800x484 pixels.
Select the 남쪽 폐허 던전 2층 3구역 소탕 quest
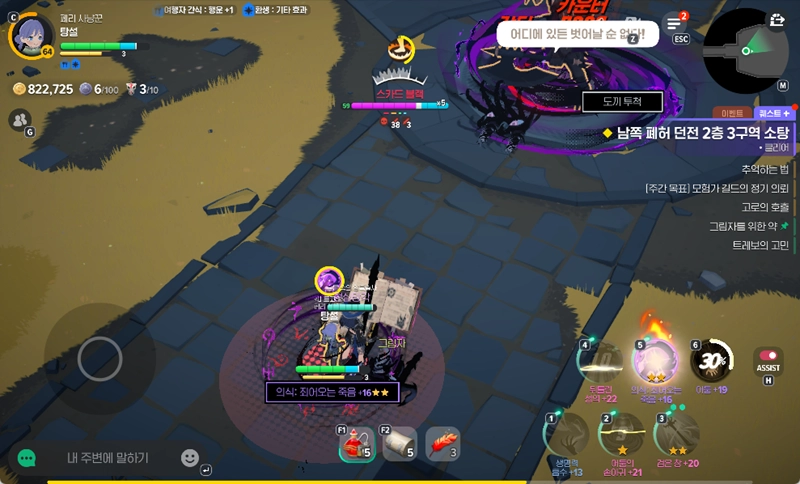702,132
